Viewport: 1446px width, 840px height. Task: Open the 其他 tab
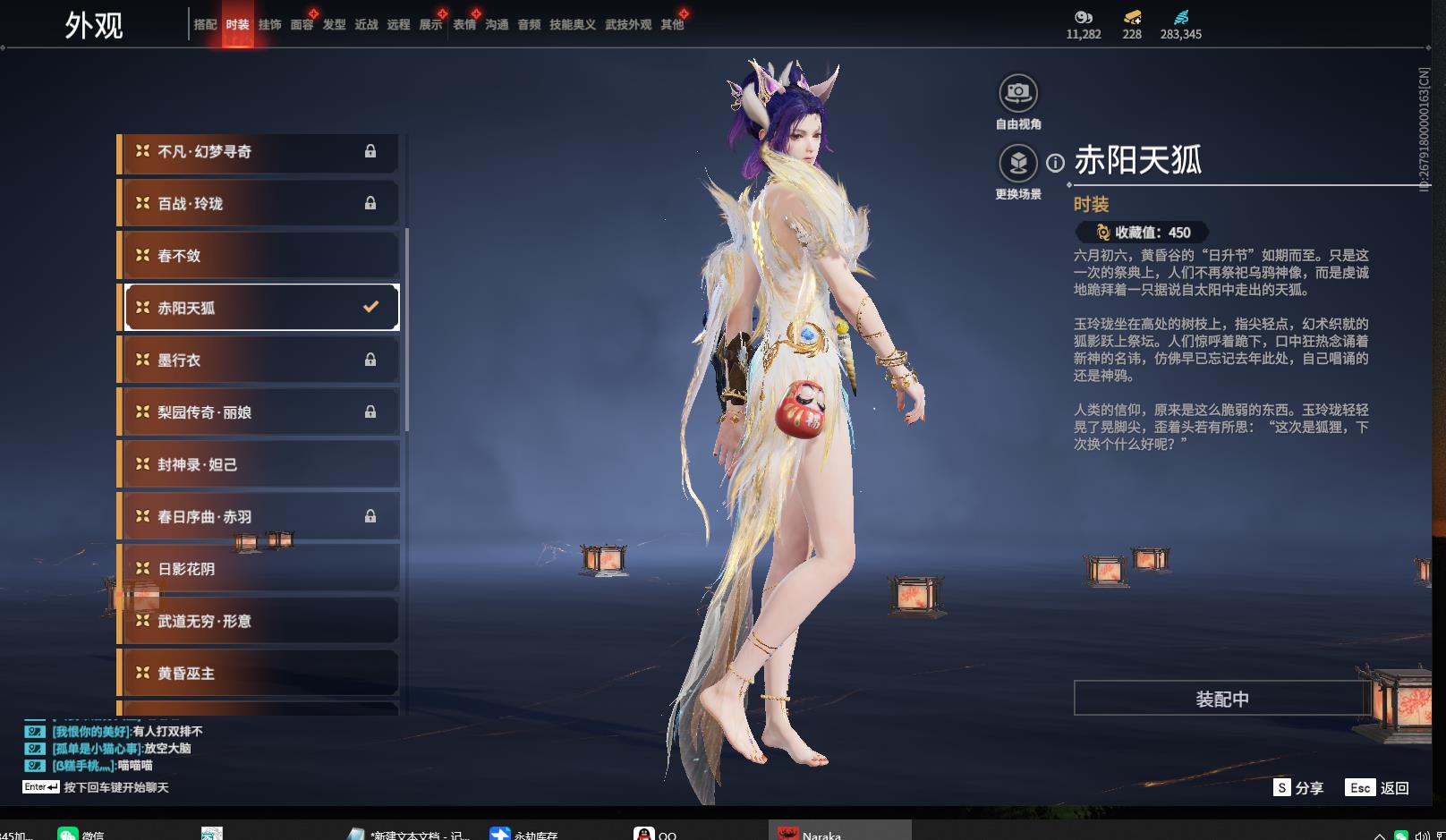(672, 25)
